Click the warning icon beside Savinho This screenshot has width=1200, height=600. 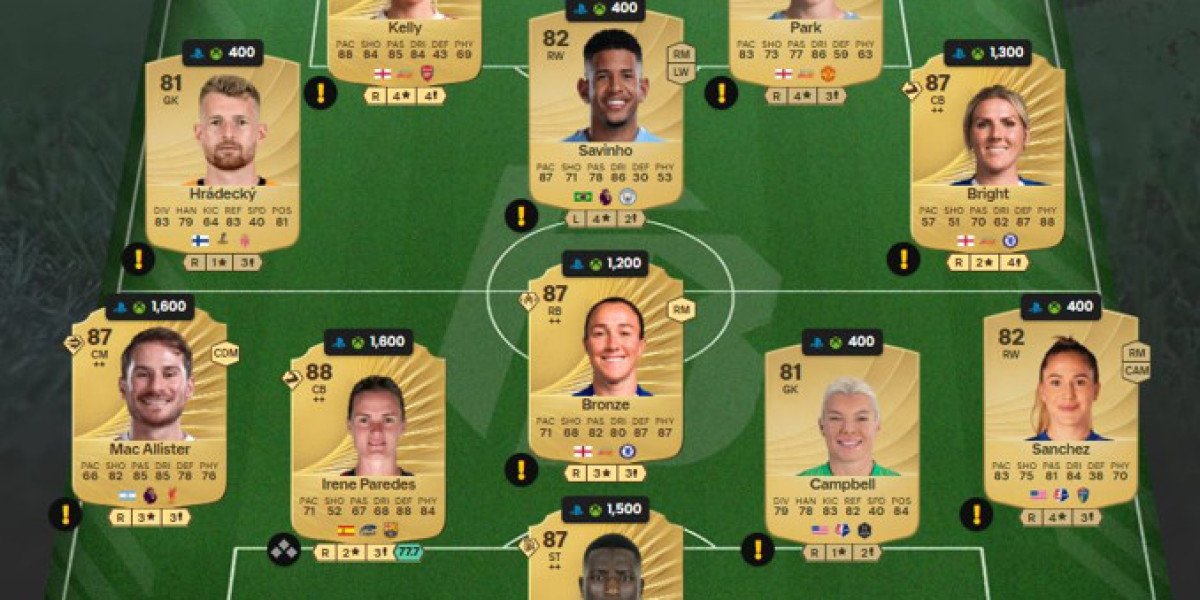coord(520,215)
